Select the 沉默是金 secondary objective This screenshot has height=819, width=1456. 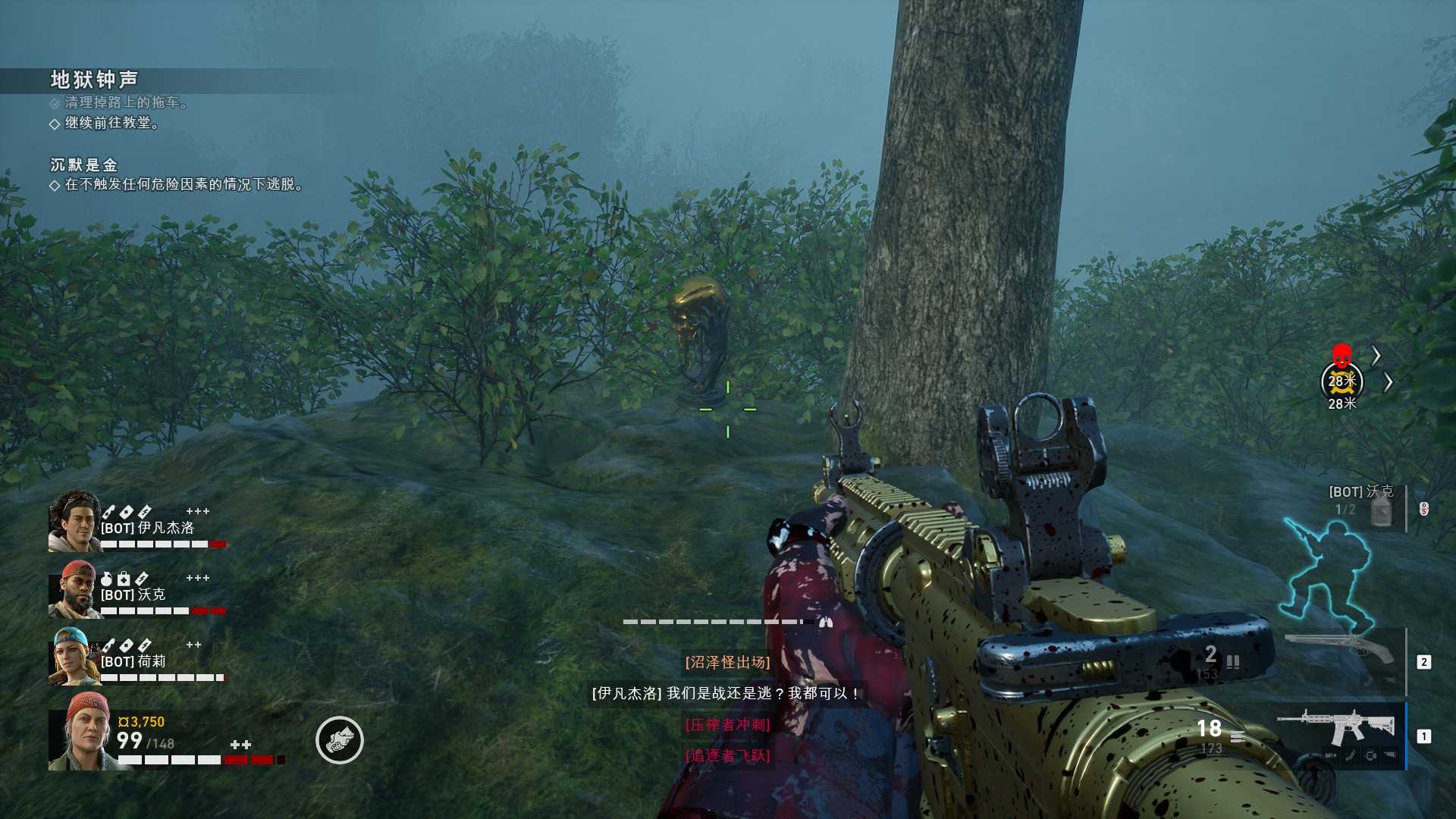point(83,165)
